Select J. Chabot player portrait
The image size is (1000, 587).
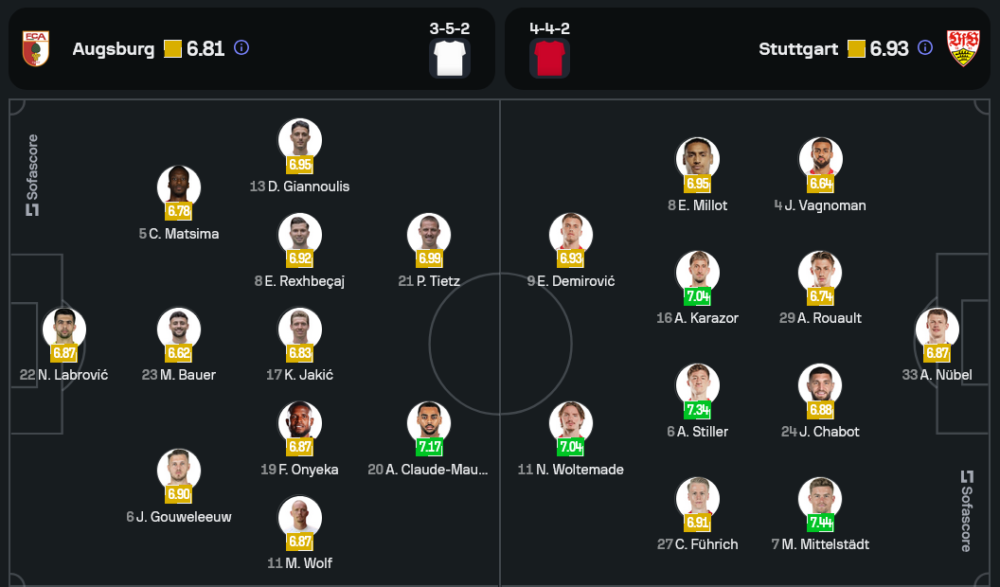coord(820,386)
